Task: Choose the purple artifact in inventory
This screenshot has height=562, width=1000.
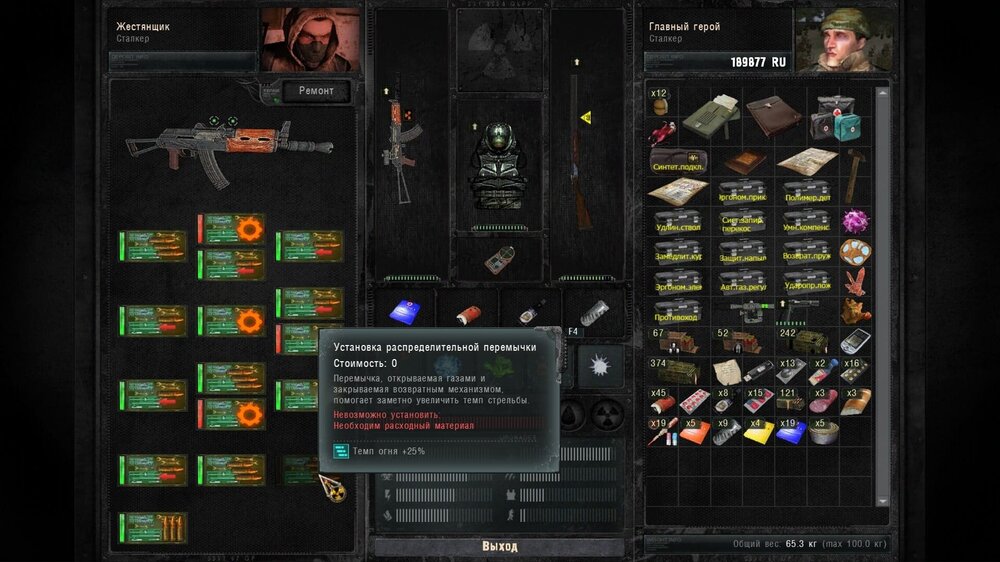Action: 855,221
